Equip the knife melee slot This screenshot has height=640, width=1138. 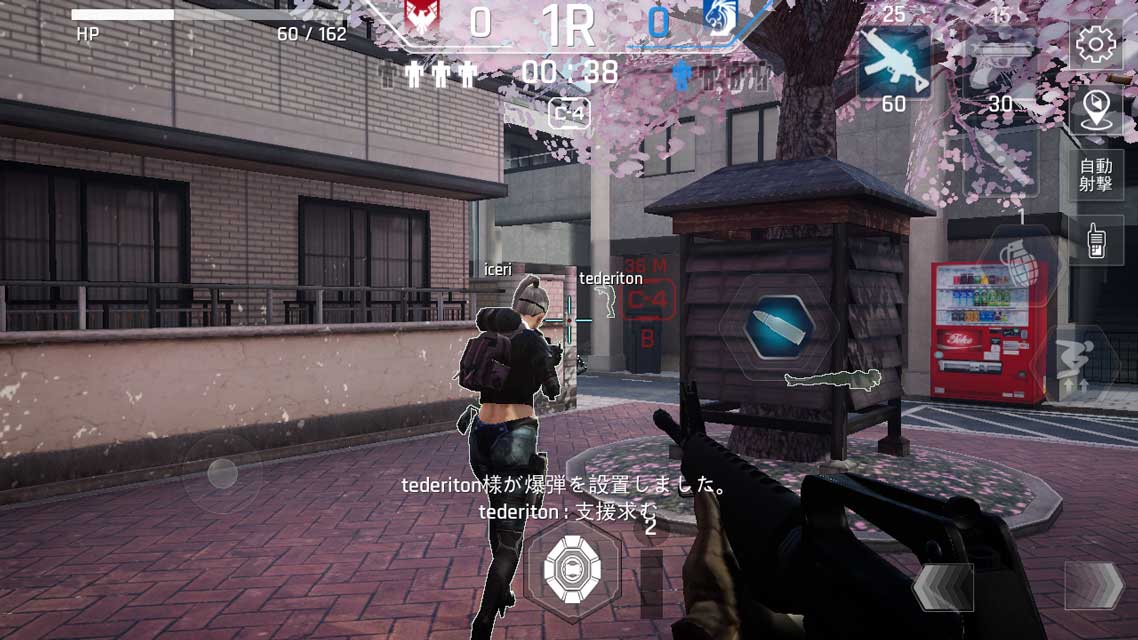(x=1000, y=160)
